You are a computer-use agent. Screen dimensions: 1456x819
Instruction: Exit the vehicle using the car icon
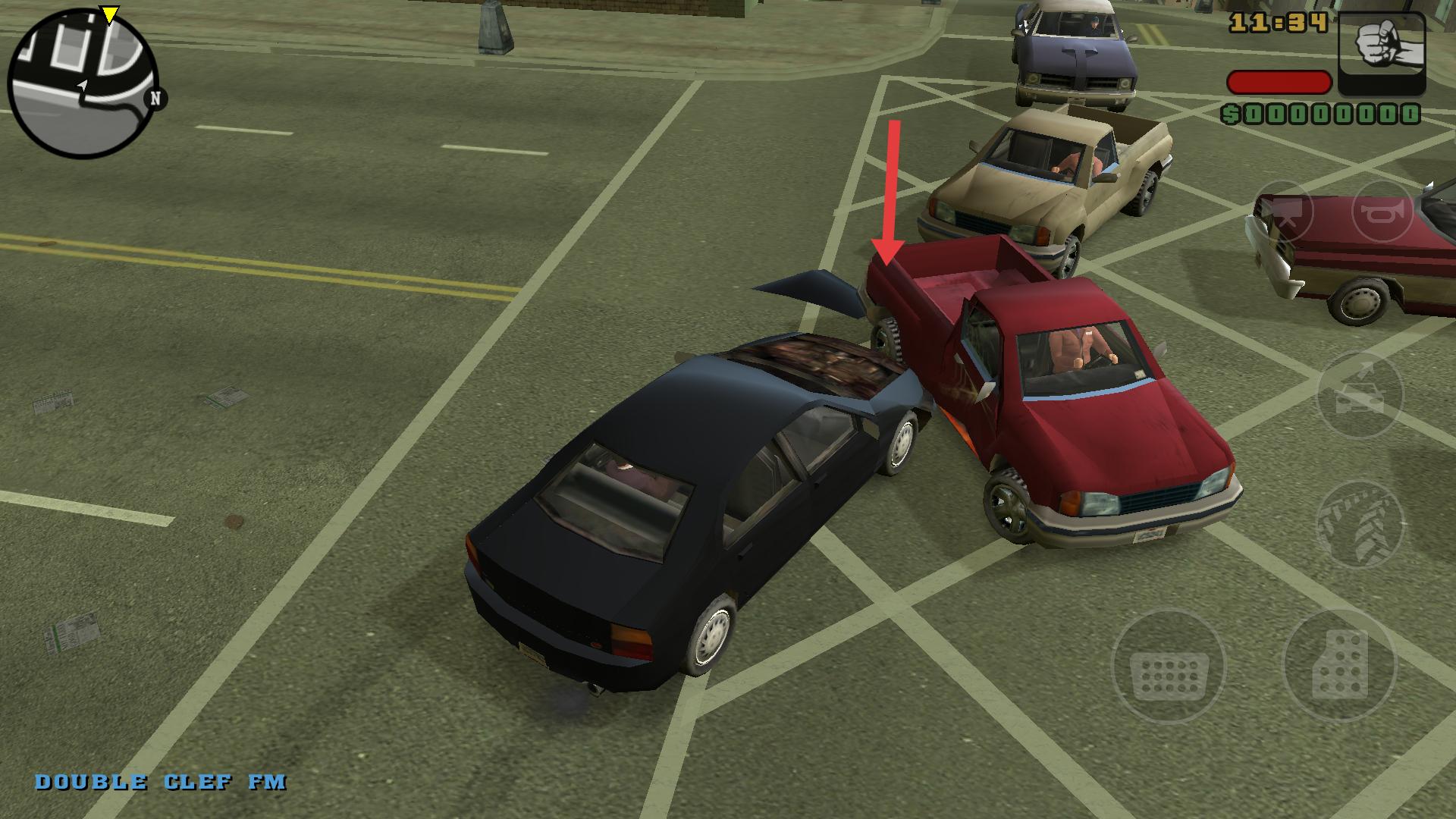pos(1360,395)
